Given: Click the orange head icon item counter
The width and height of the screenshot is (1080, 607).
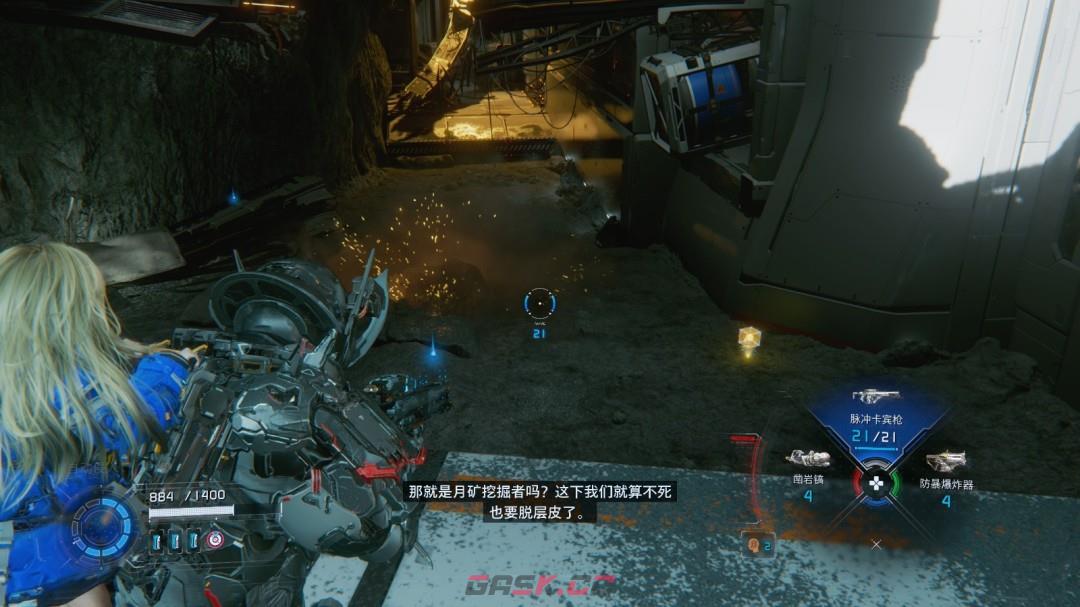Looking at the screenshot, I should click(x=757, y=545).
